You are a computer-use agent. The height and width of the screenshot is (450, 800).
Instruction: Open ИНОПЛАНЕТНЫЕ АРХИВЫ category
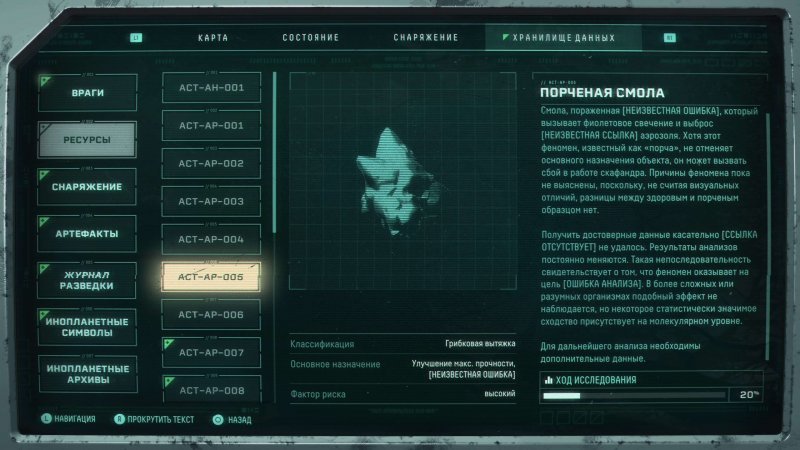tap(87, 374)
